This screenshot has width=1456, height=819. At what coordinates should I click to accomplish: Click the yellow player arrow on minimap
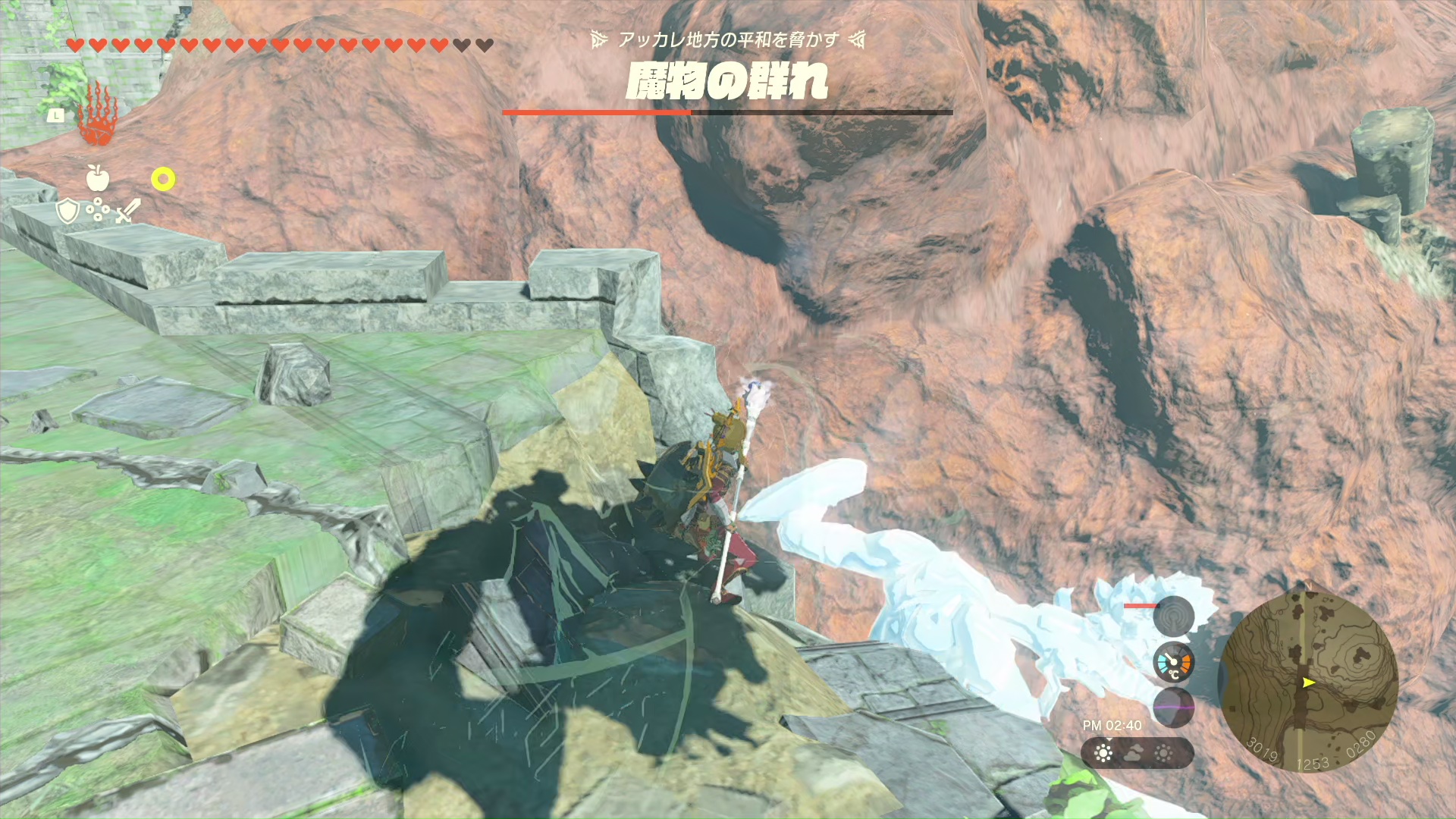point(1308,682)
